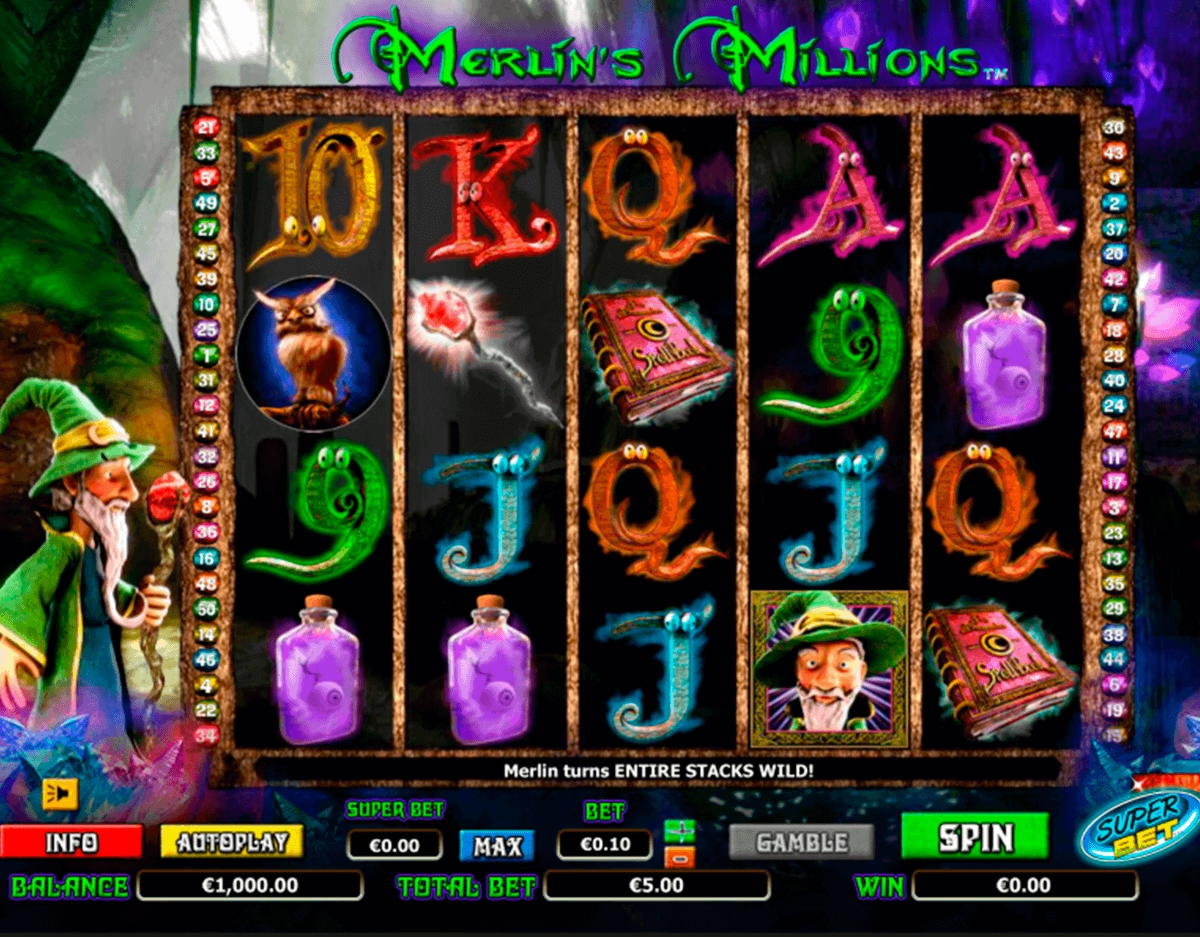Screen dimensions: 1200x937
Task: Set the MAX bet
Action: [x=497, y=846]
